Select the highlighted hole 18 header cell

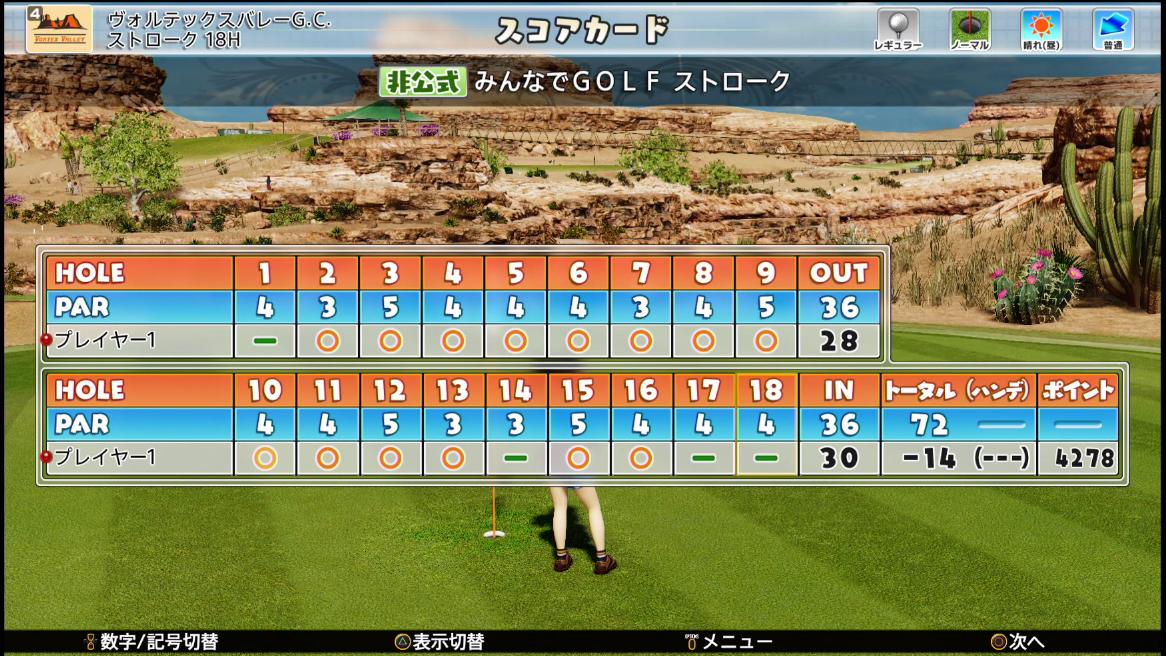pyautogui.click(x=766, y=390)
